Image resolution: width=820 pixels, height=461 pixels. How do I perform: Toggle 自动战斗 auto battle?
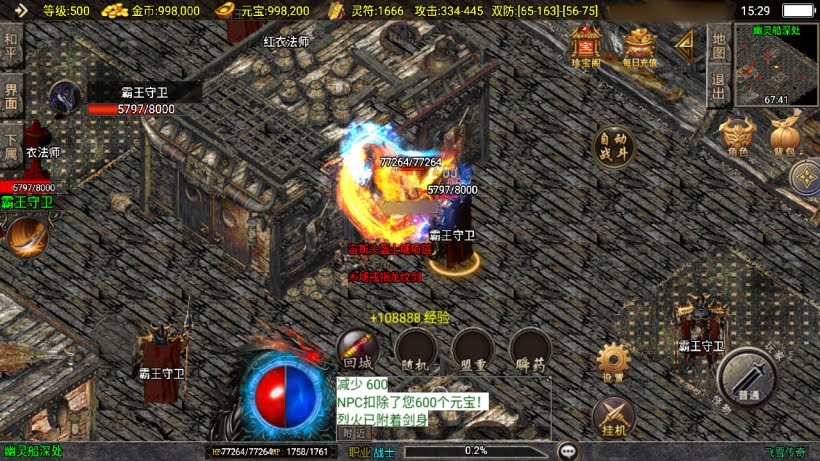click(615, 147)
